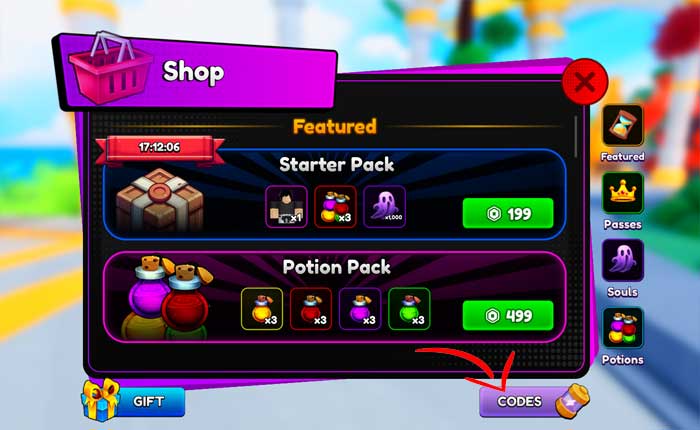Select the ghost souls x1,000 reward icon
This screenshot has height=430, width=700.
point(385,208)
